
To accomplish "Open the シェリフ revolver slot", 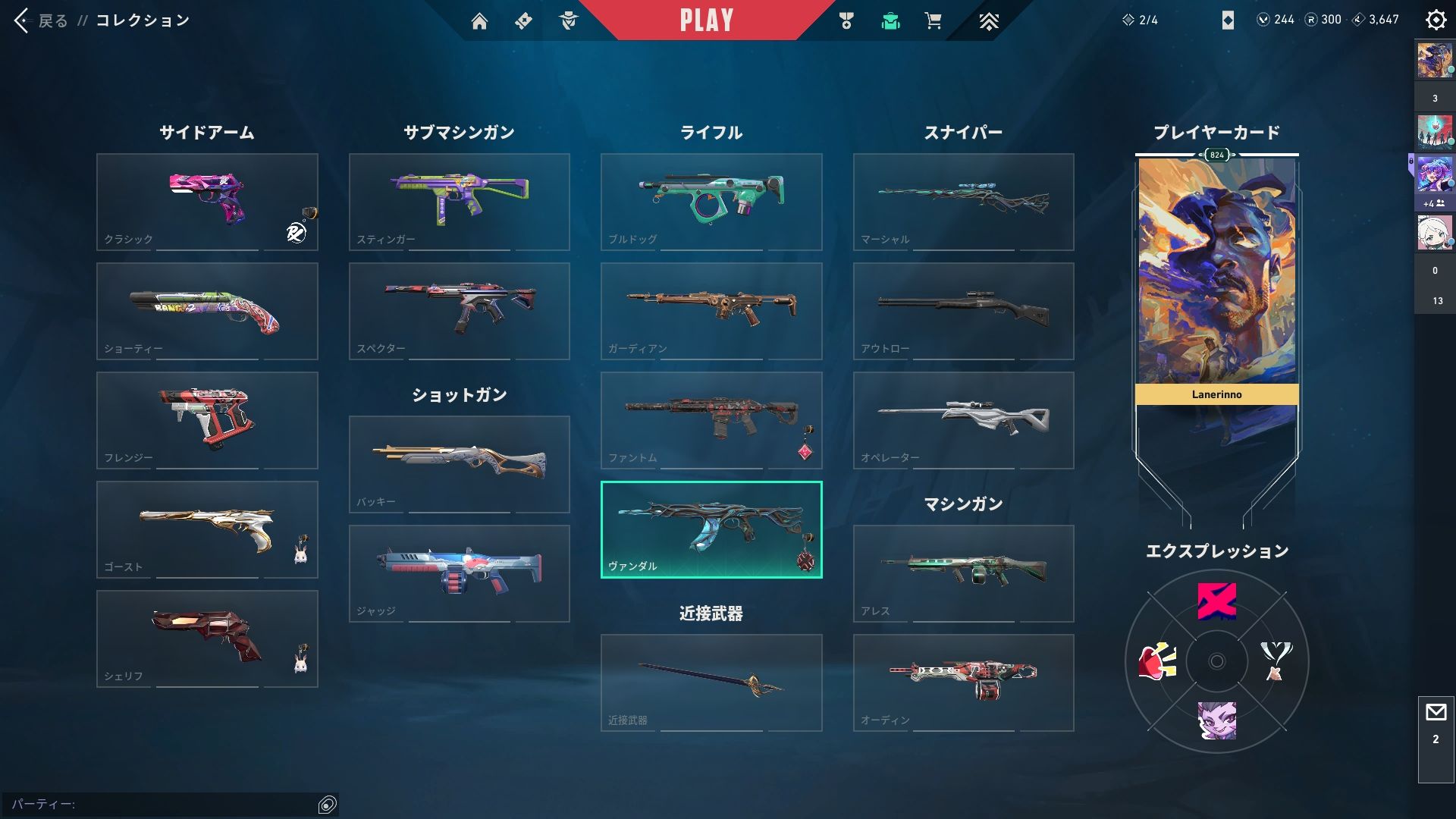I will 207,639.
